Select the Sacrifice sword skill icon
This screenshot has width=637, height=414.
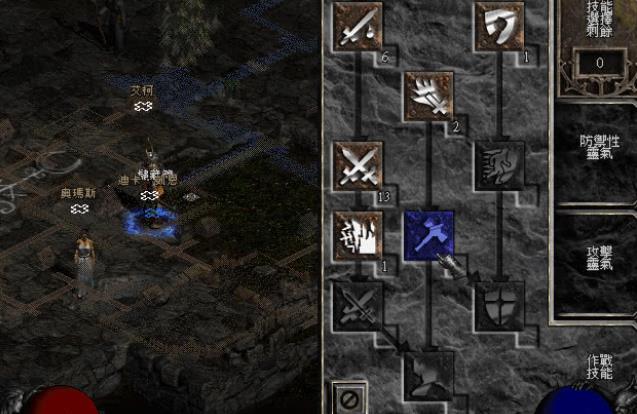tap(358, 27)
